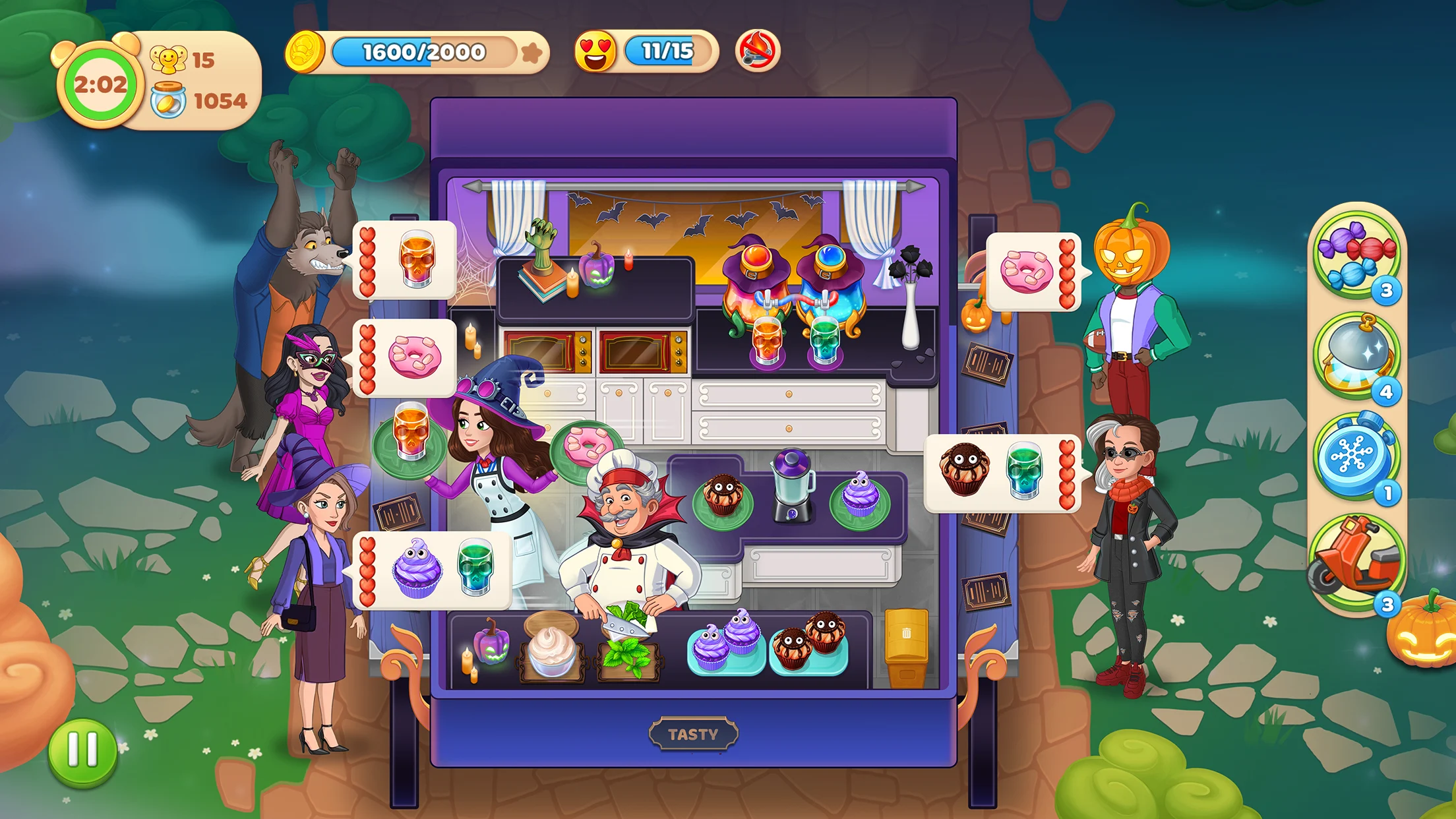
Task: Take a purple cupcake from the teal tray
Action: point(725,642)
